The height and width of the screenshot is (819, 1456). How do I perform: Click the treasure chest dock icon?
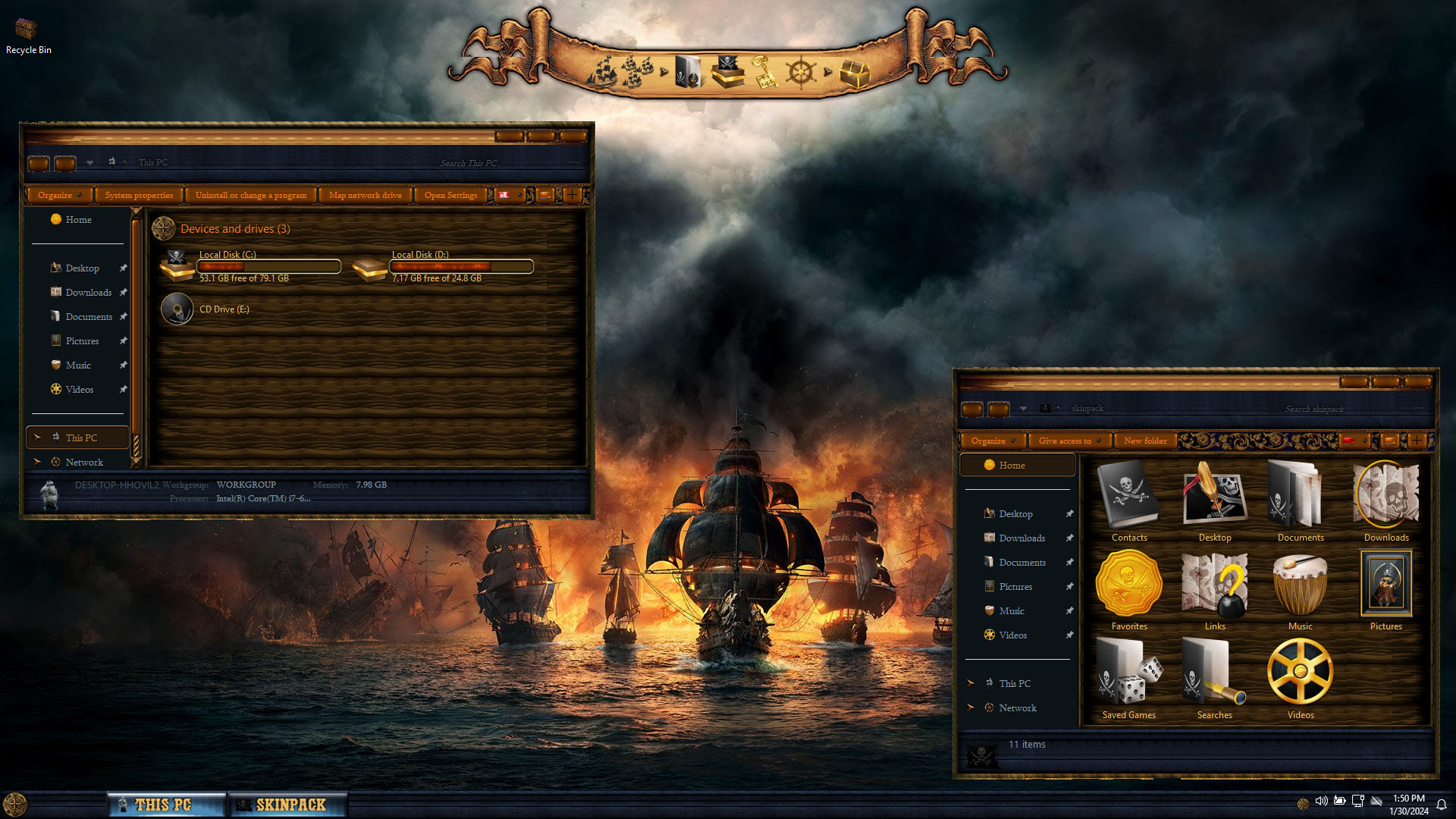[854, 74]
